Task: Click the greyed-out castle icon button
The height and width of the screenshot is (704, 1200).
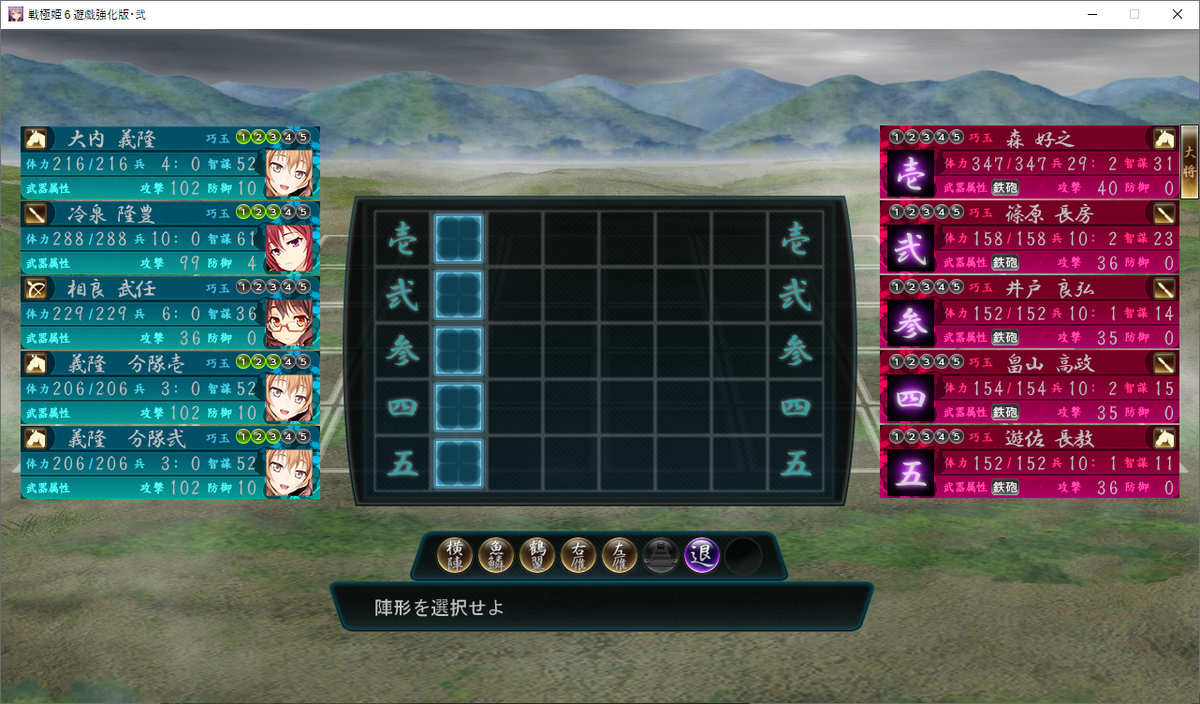Action: (x=661, y=555)
